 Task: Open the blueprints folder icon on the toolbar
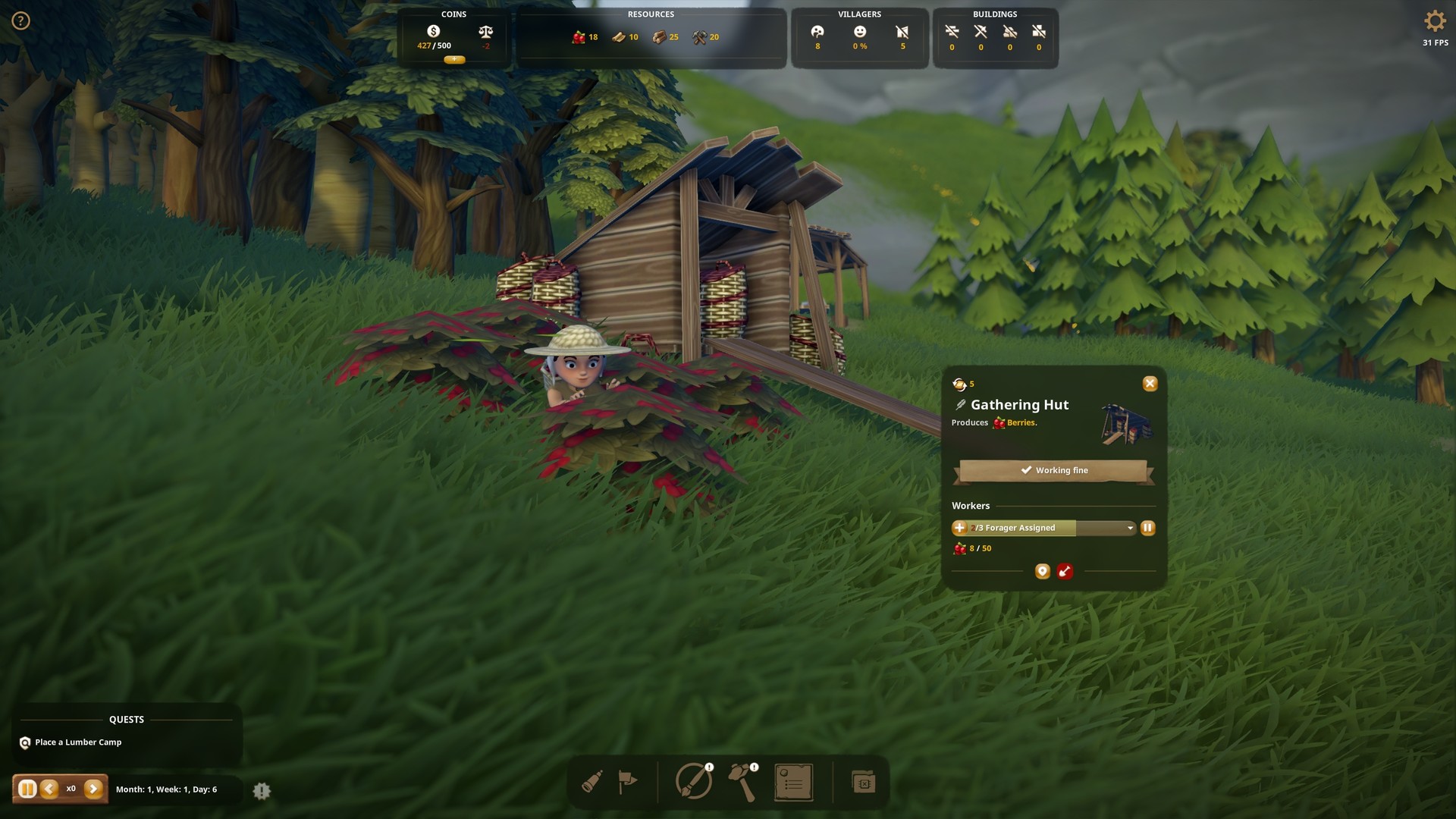coord(864,781)
